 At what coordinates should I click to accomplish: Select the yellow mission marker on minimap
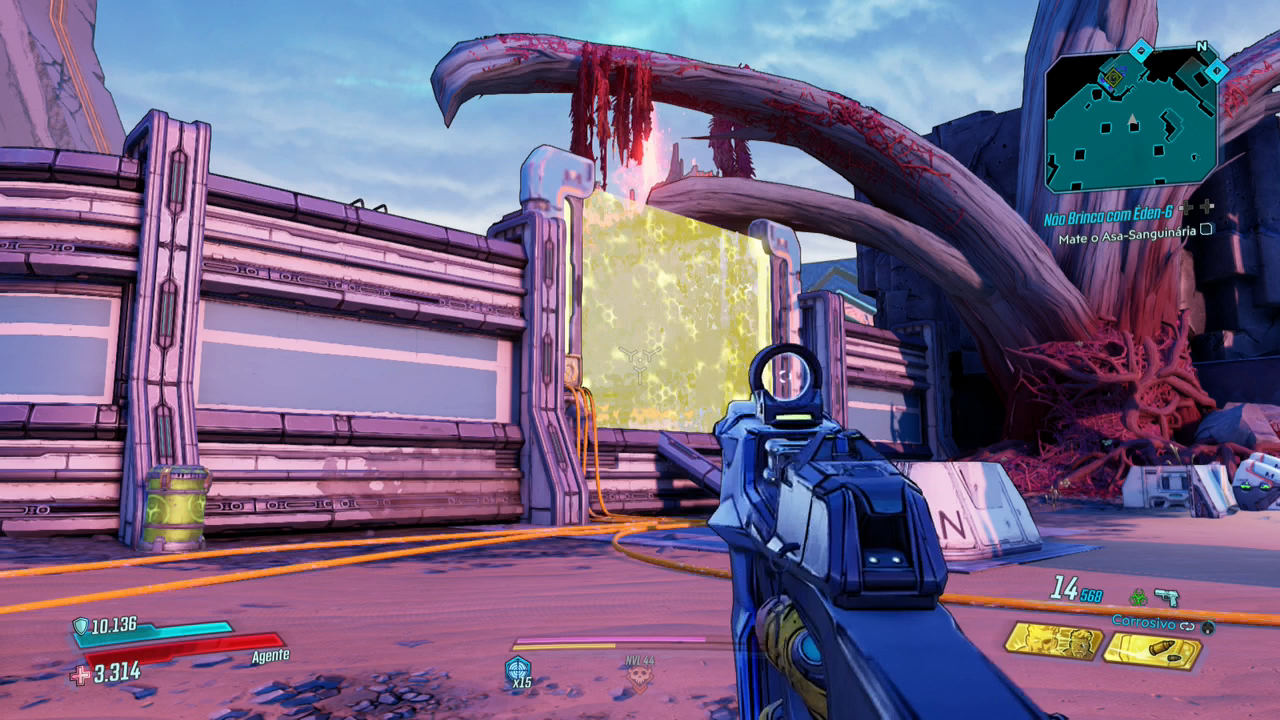coord(1113,75)
